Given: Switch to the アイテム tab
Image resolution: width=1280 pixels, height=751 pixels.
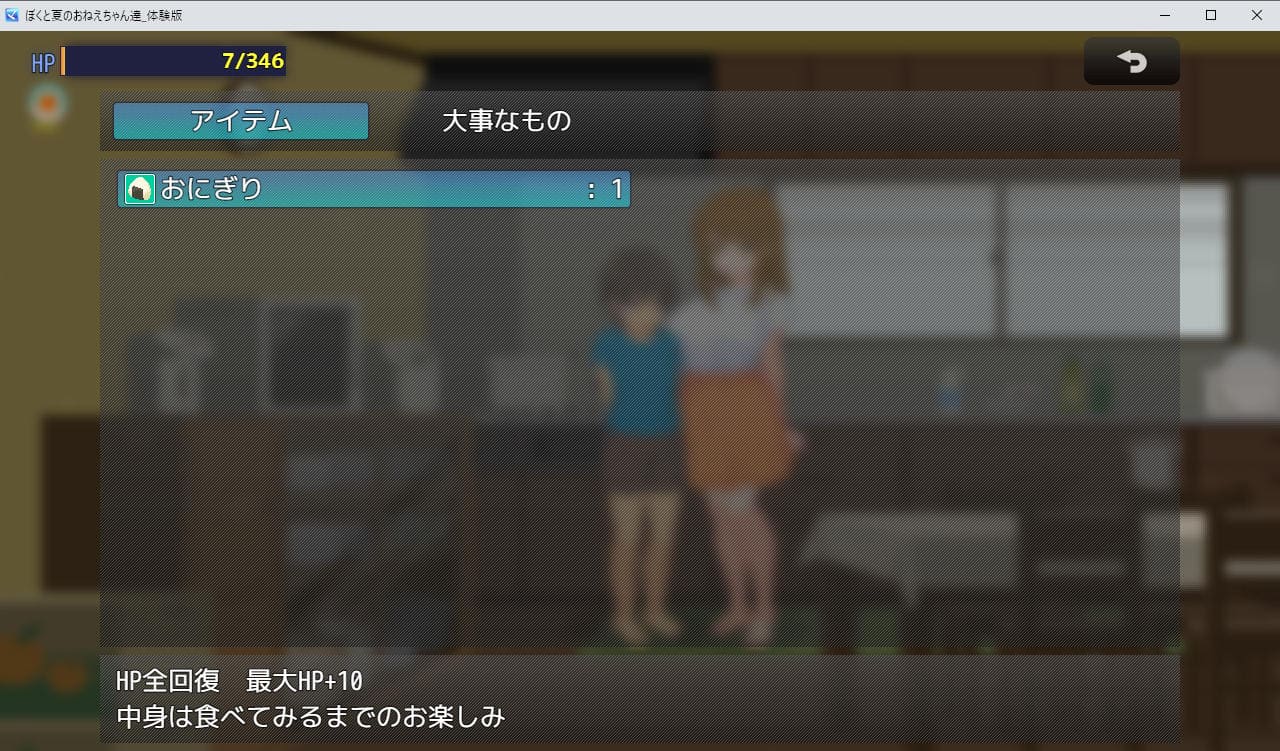Looking at the screenshot, I should click(241, 121).
